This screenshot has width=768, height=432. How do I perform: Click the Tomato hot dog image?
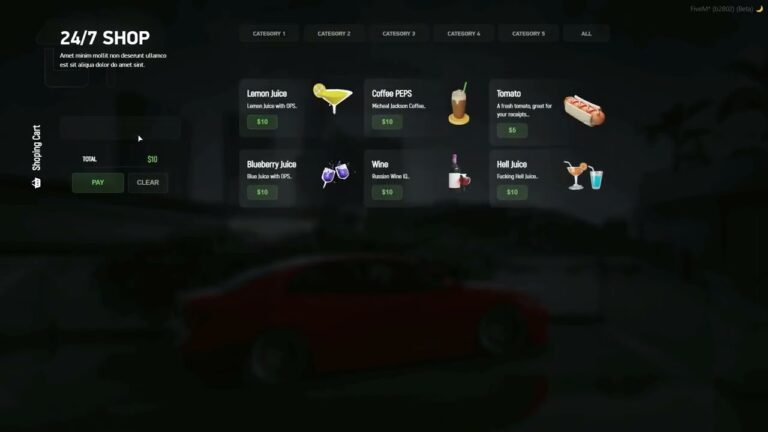click(x=584, y=110)
